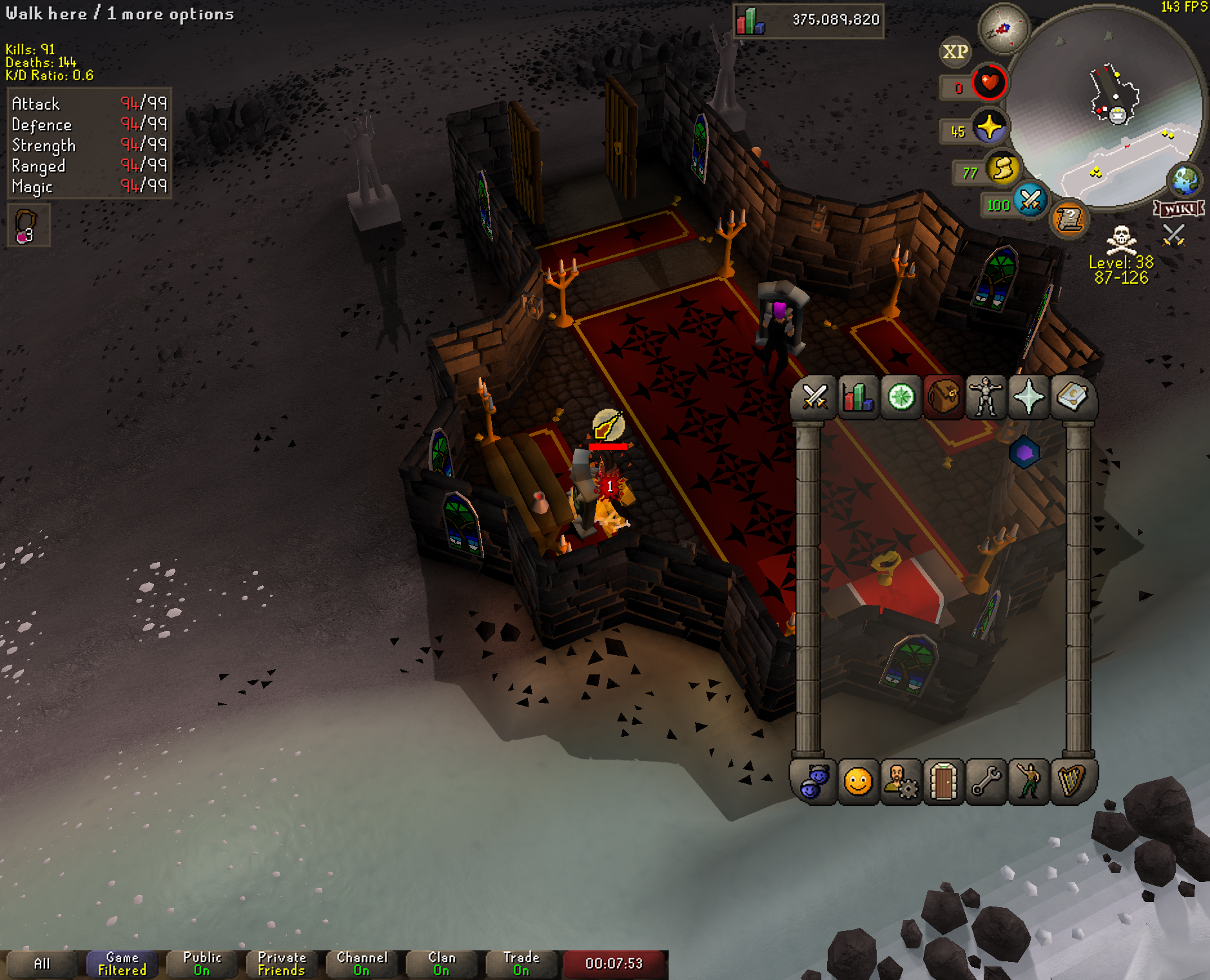This screenshot has height=980, width=1210.
Task: Activate the Quick Prayers orb
Action: pyautogui.click(x=989, y=126)
